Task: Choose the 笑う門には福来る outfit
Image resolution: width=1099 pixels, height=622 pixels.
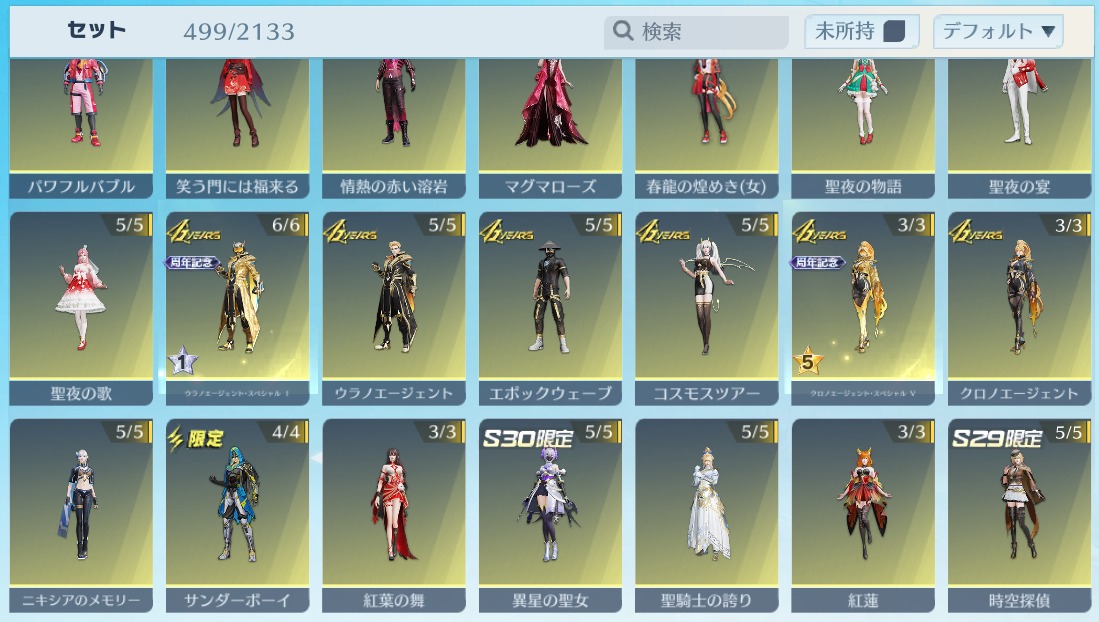Action: [237, 125]
